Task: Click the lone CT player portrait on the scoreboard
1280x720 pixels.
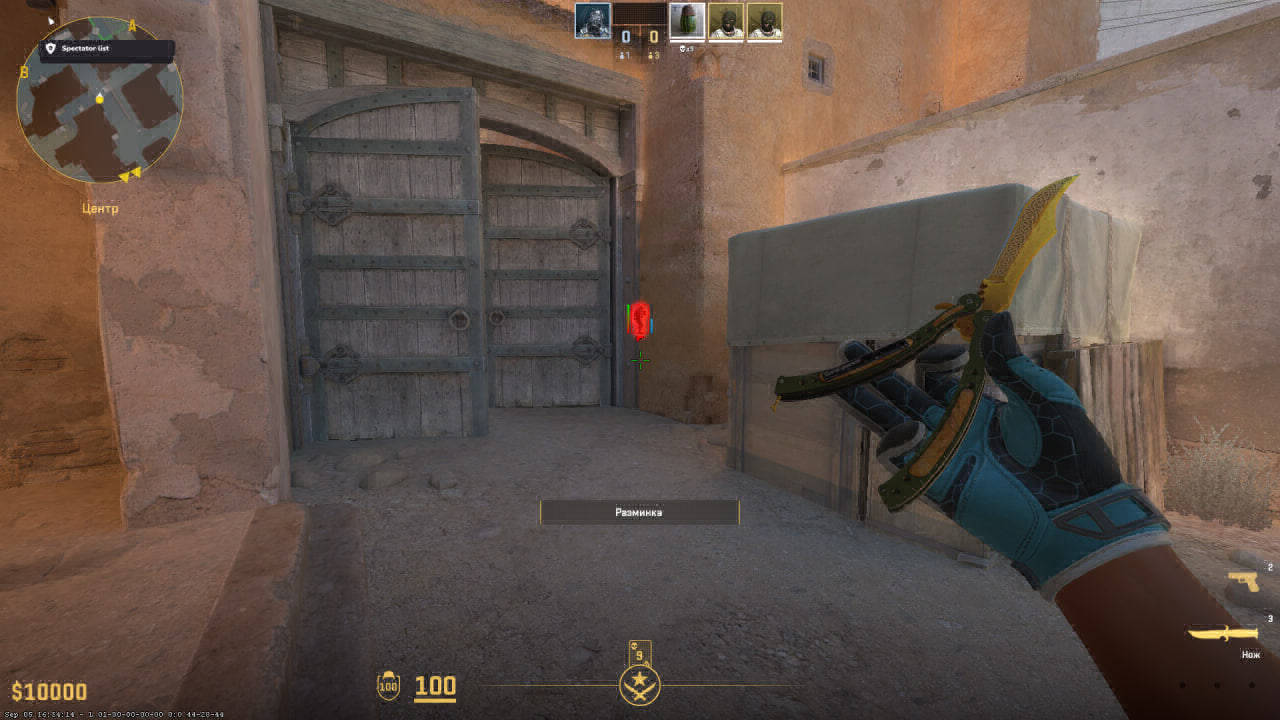Action: tap(594, 22)
